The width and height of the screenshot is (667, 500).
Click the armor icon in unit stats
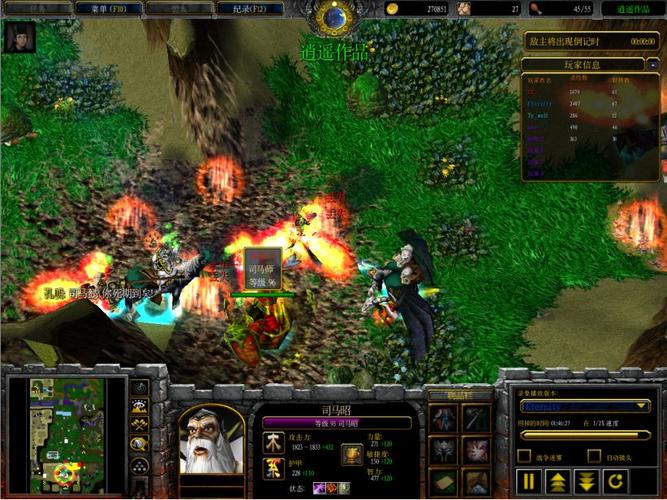(271, 468)
